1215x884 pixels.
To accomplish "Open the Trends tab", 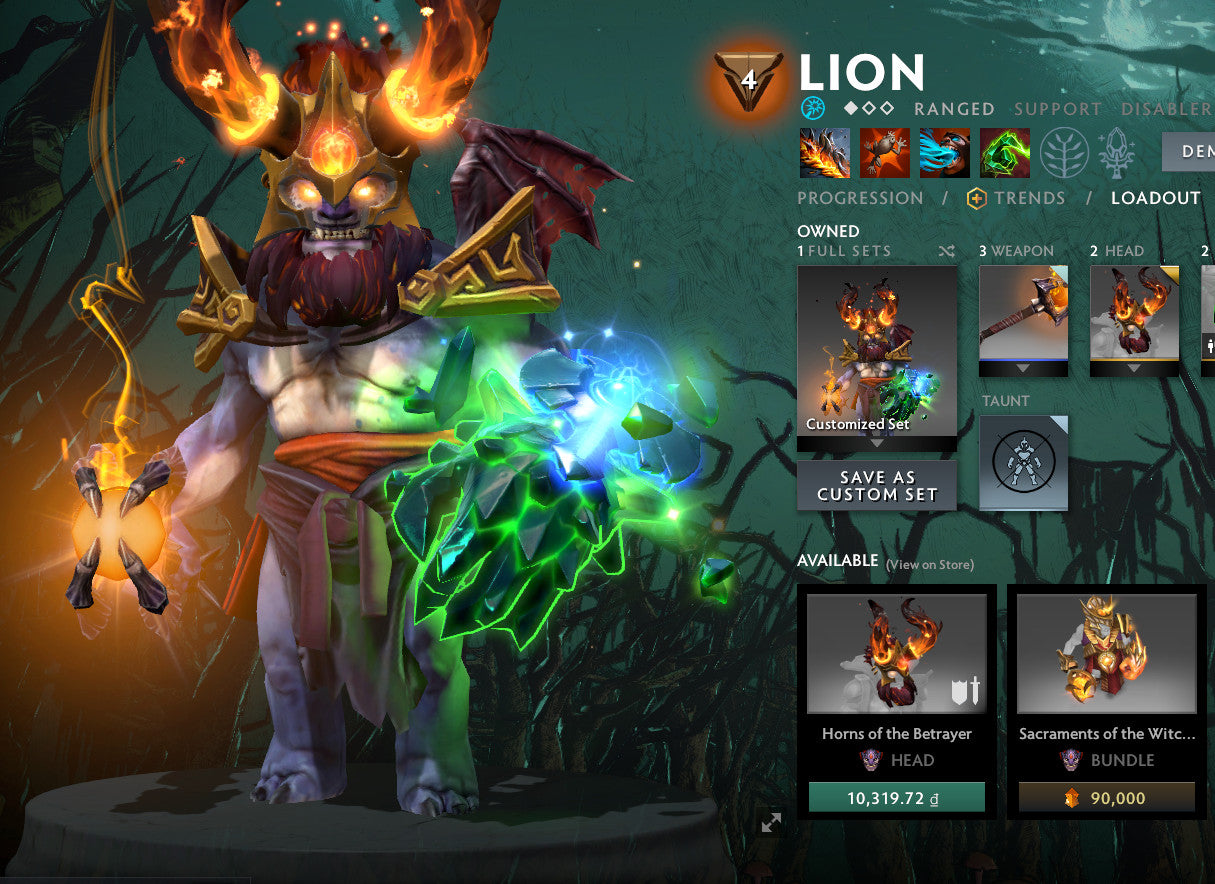I will [1016, 198].
